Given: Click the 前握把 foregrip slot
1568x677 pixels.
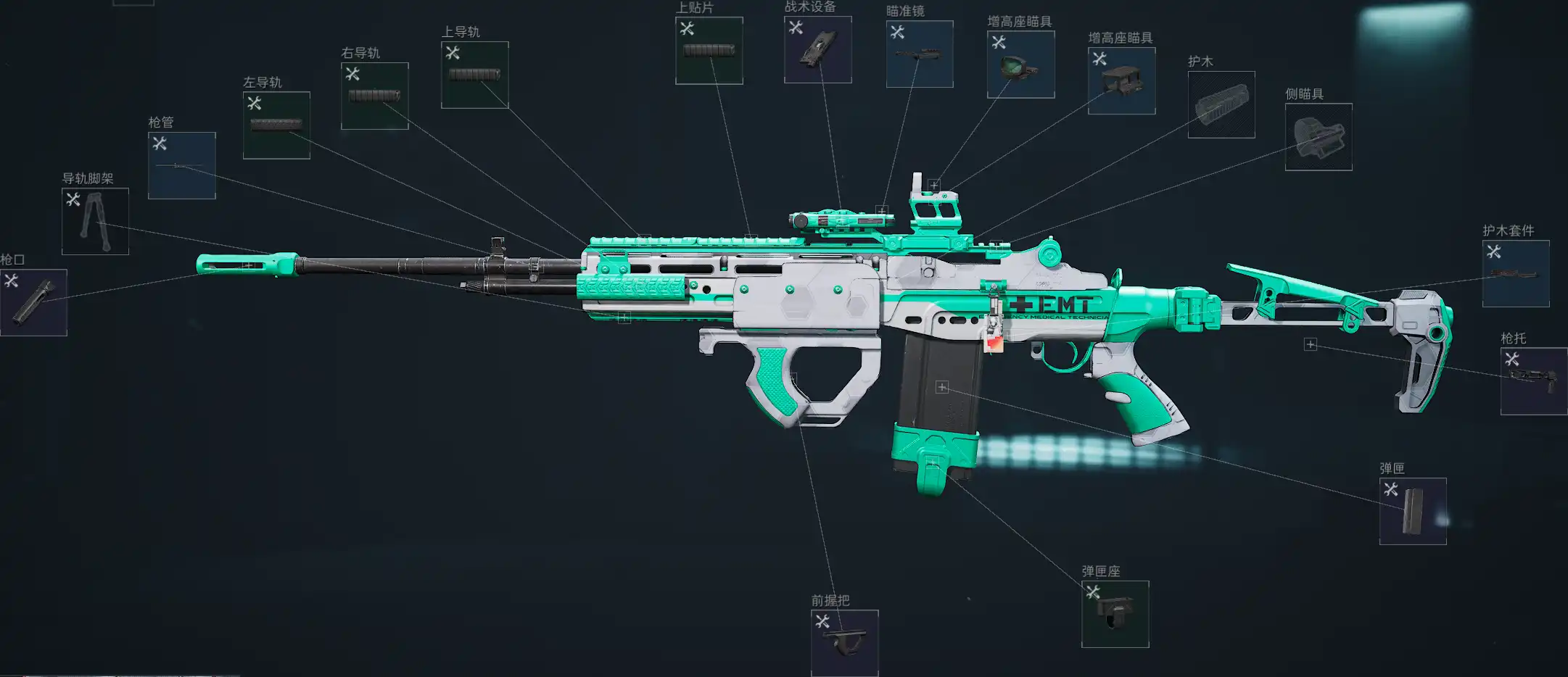Looking at the screenshot, I should [x=844, y=643].
